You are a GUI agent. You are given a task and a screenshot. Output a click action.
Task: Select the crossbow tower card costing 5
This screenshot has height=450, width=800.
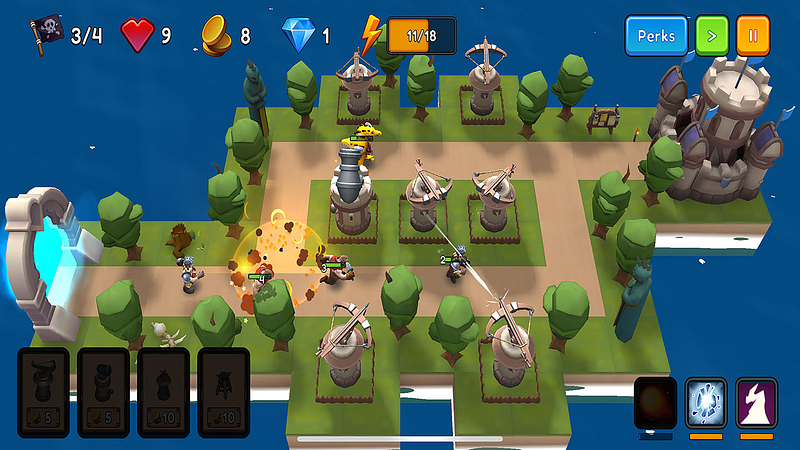(44, 391)
